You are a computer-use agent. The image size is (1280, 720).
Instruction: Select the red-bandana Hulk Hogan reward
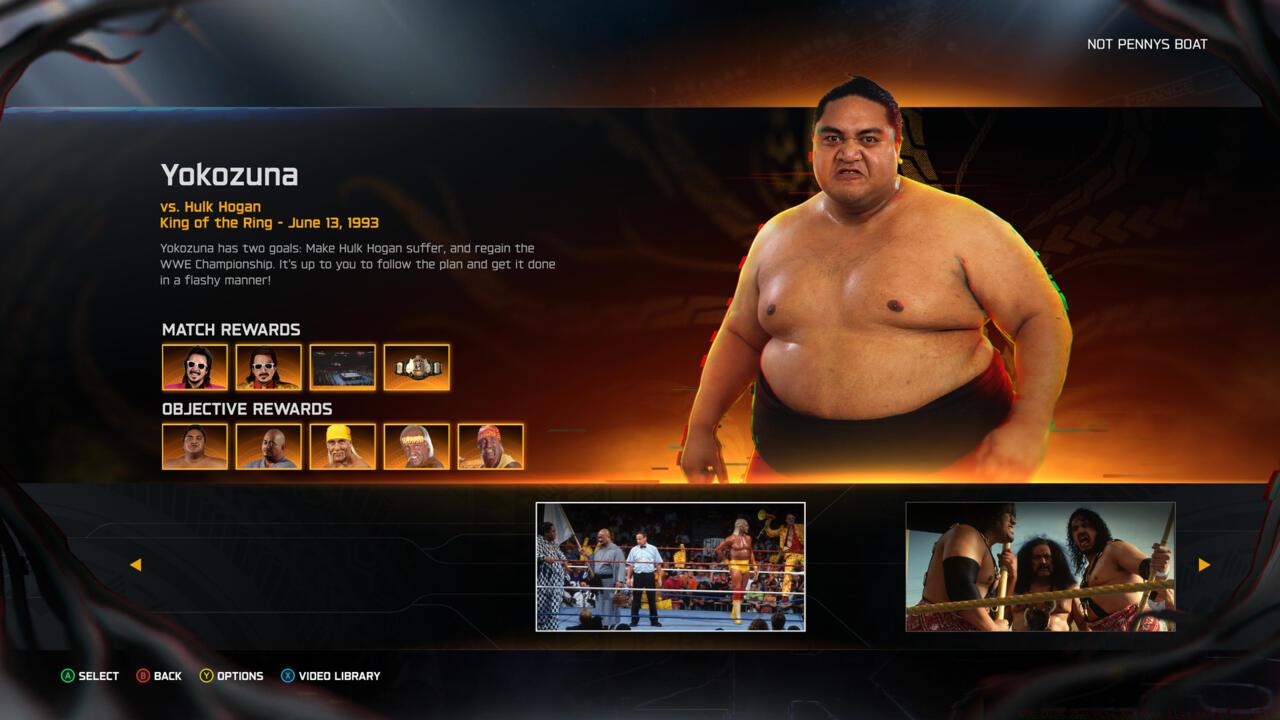417,447
